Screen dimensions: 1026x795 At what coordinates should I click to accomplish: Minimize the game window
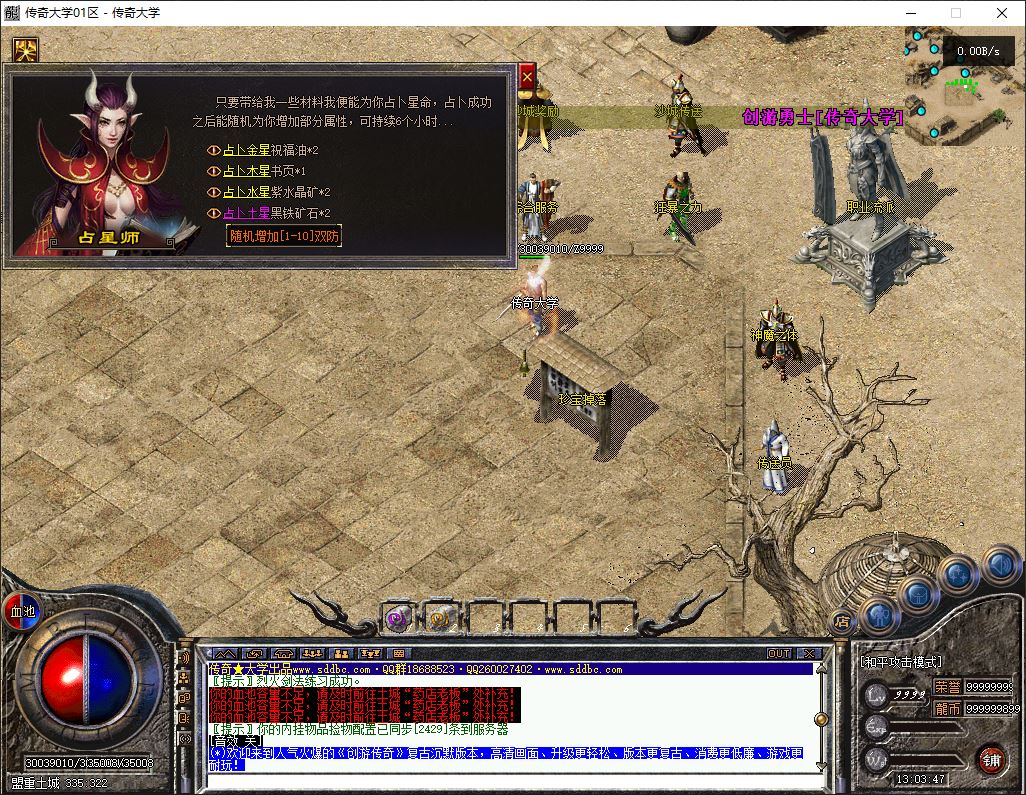coord(910,13)
